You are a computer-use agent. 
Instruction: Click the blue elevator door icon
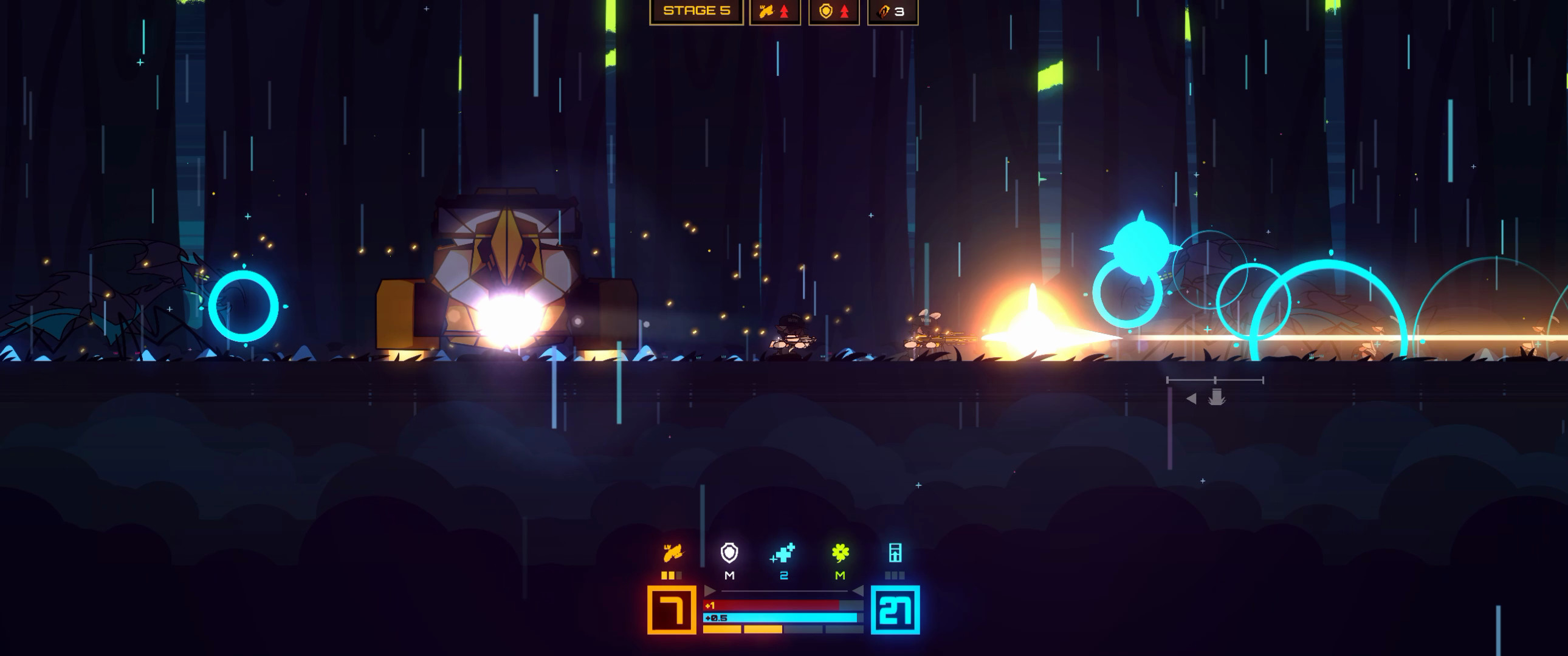(896, 554)
